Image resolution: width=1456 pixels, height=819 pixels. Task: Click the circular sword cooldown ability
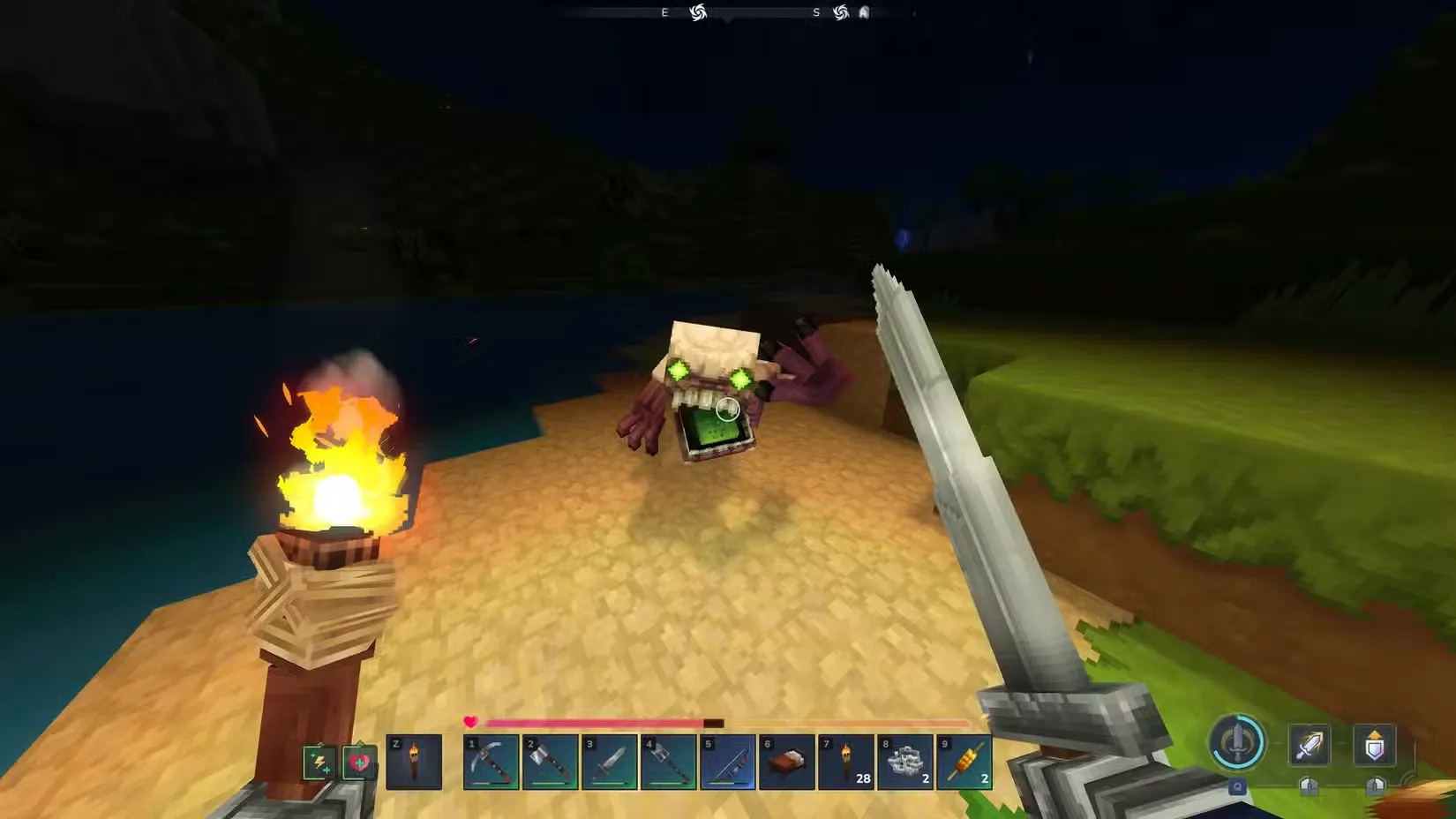point(1237,744)
